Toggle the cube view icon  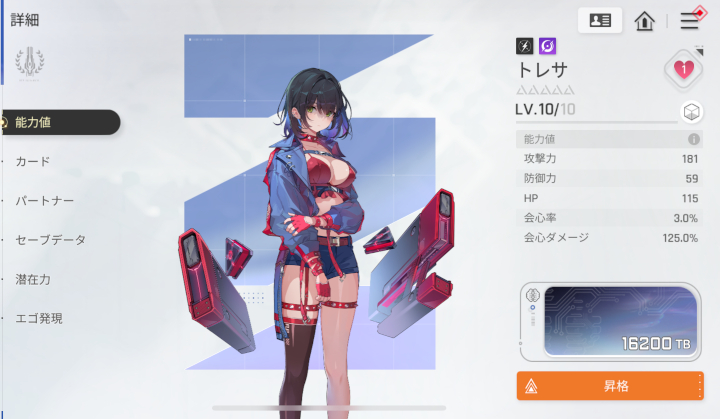tap(690, 111)
